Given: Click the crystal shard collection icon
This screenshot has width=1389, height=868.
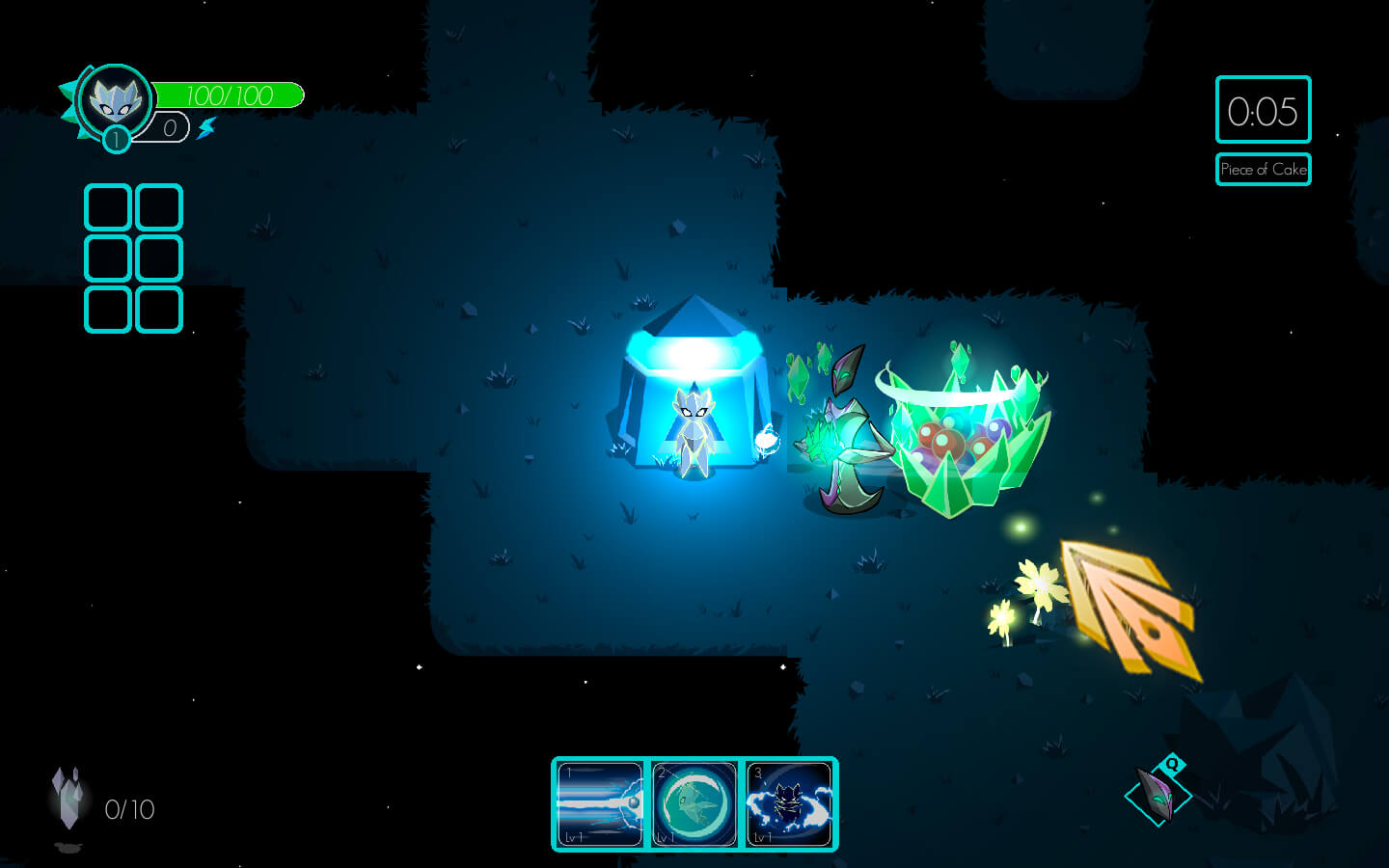Looking at the screenshot, I should (68, 799).
